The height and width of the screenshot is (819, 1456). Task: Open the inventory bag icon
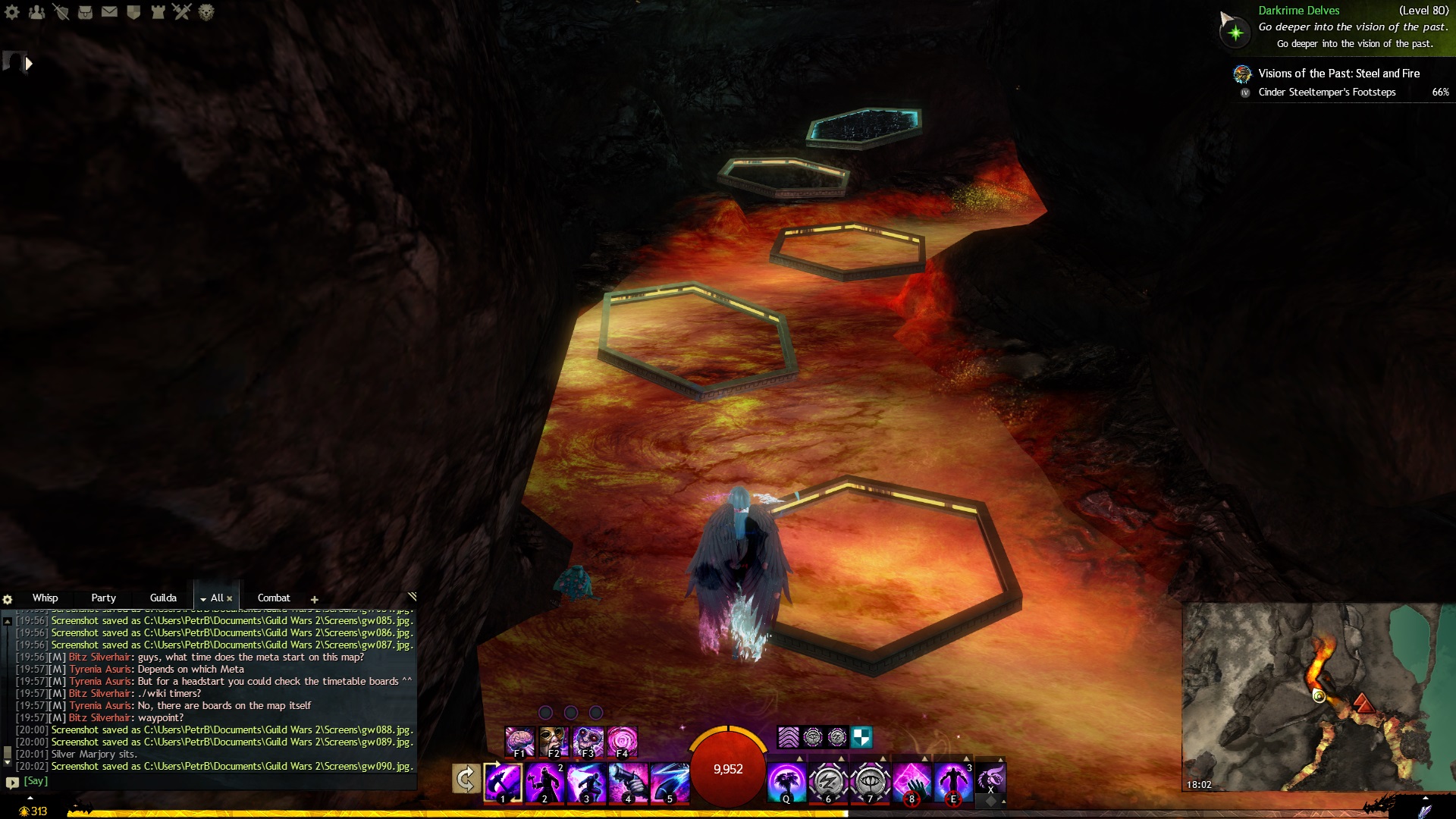[85, 12]
